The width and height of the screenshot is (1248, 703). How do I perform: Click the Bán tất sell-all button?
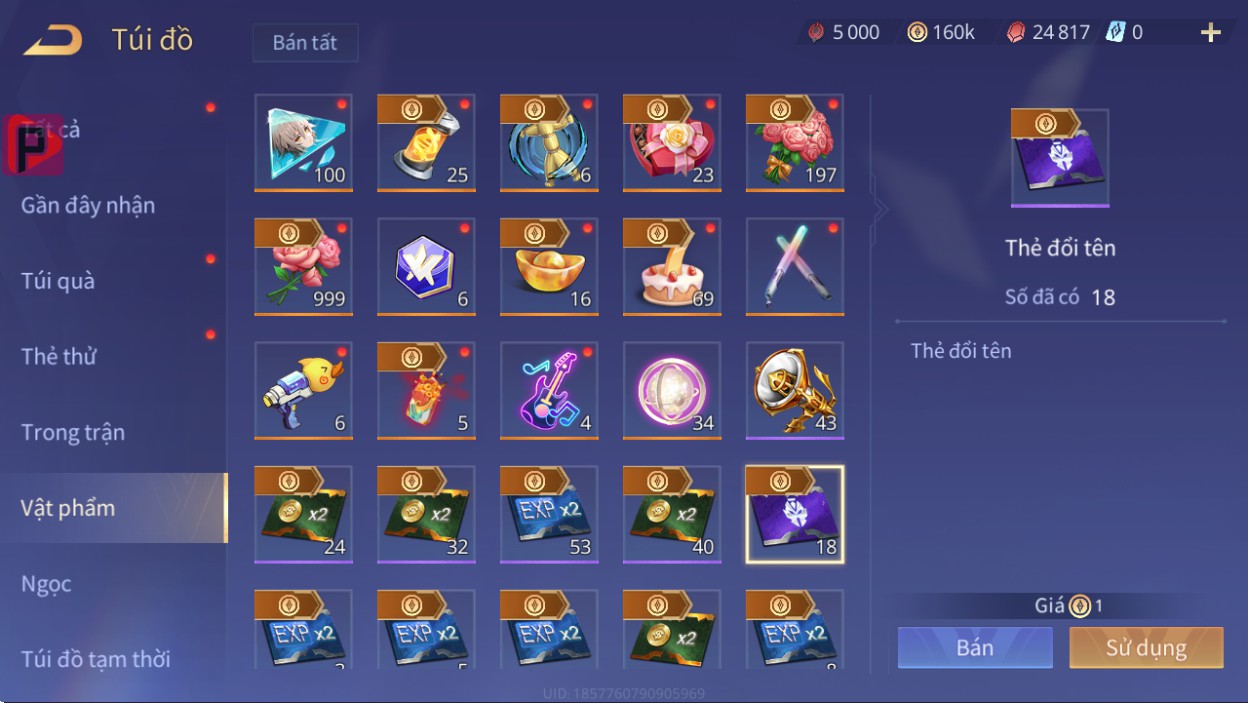[305, 43]
